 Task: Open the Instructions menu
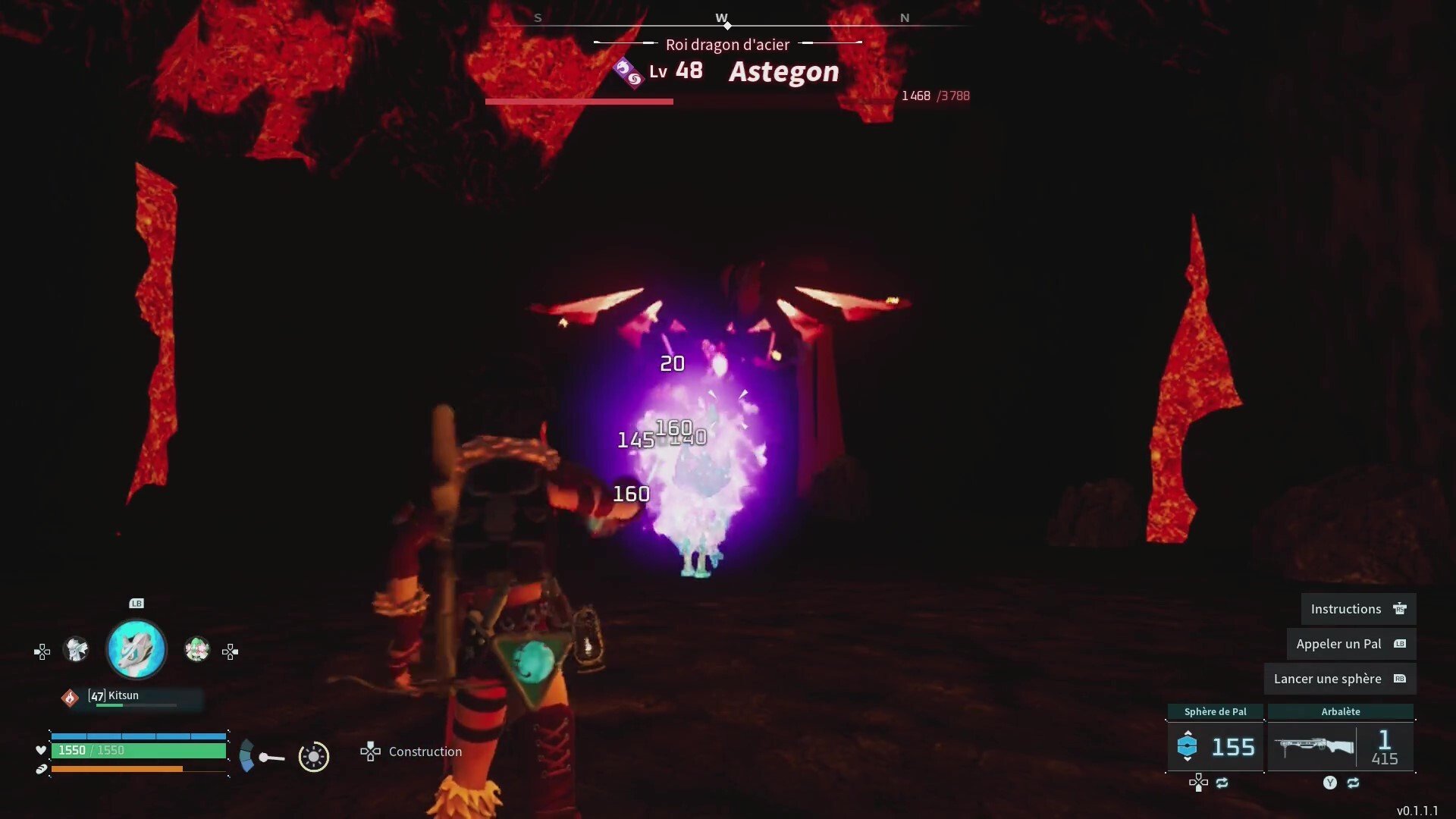1357,608
